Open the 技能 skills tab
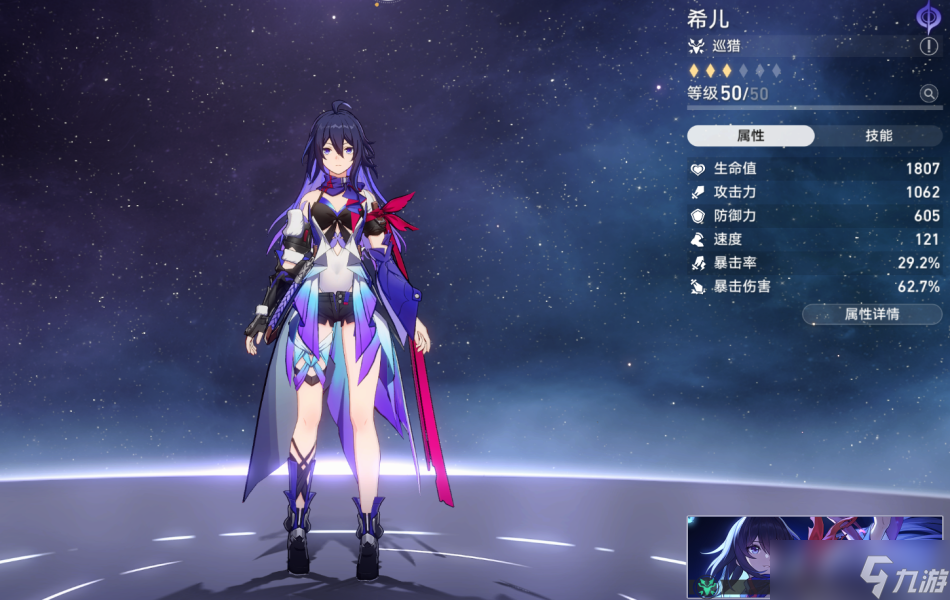 tap(878, 136)
